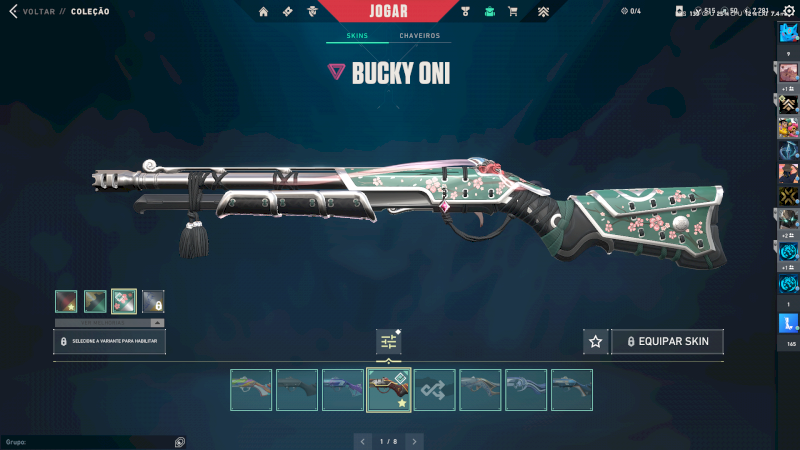Switch to the Chaveiros tab
The height and width of the screenshot is (450, 800).
(x=419, y=36)
